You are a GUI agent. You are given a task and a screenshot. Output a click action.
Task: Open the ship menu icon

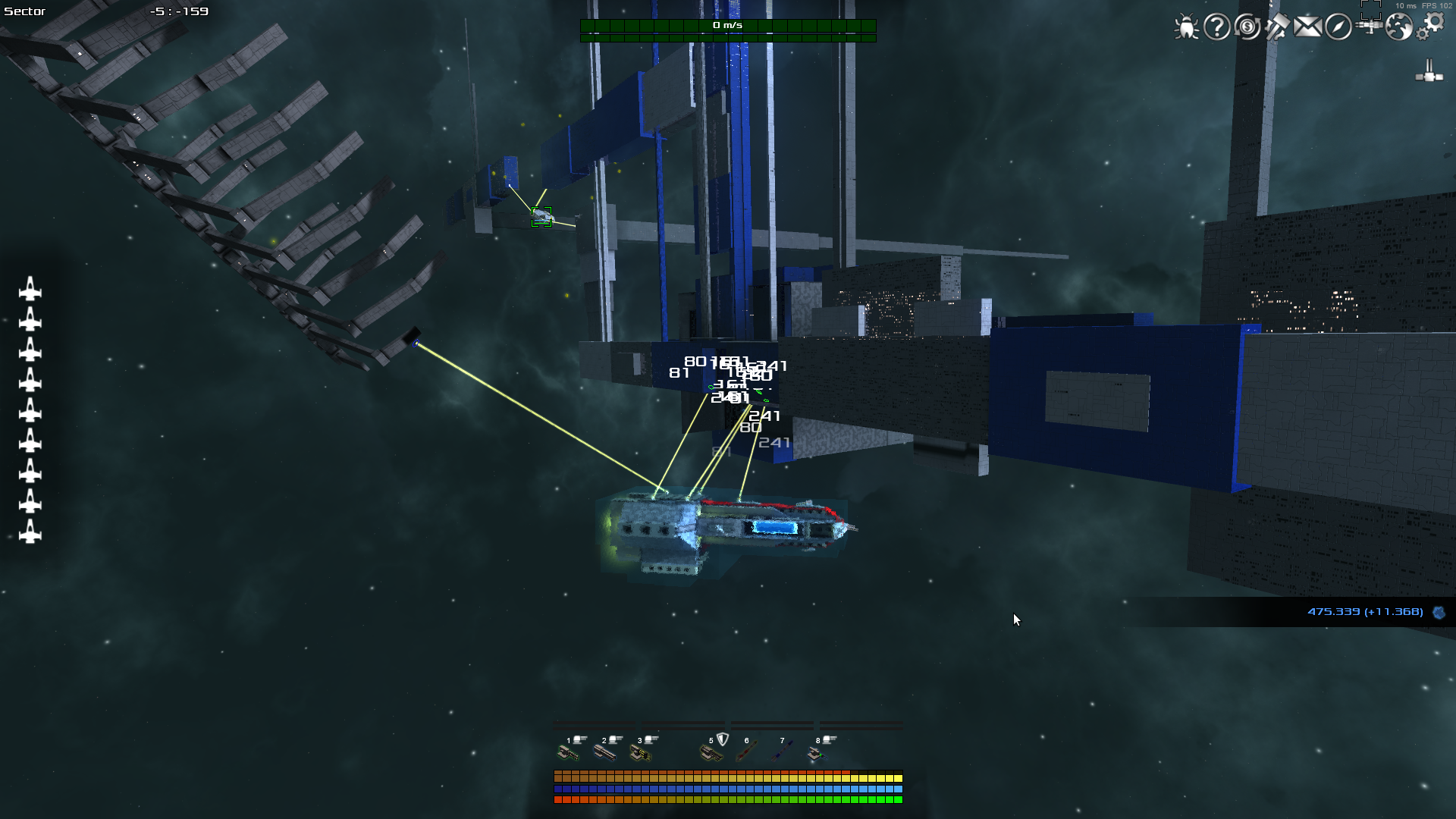click(x=1370, y=26)
